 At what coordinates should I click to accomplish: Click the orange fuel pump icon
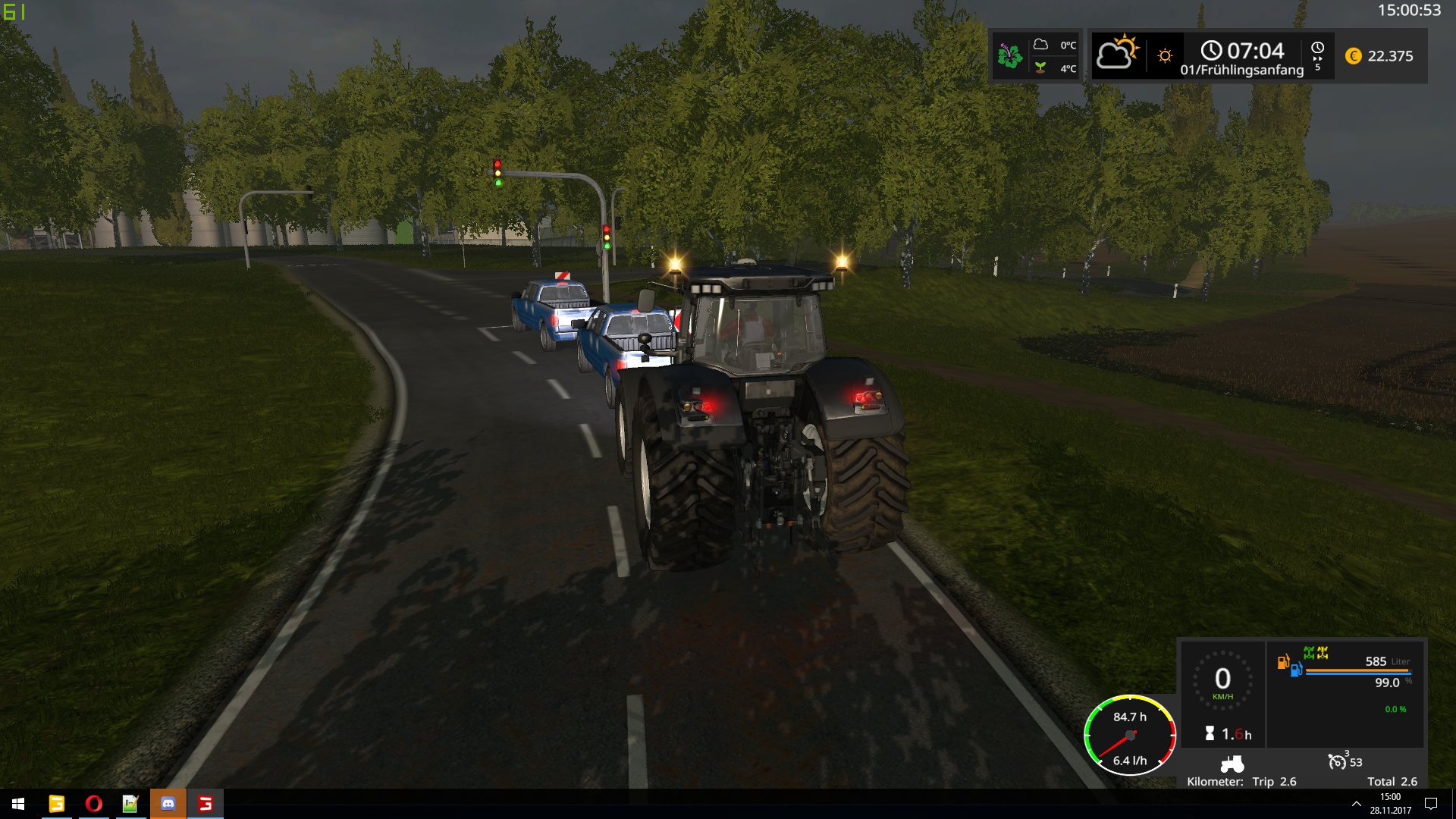[1283, 662]
